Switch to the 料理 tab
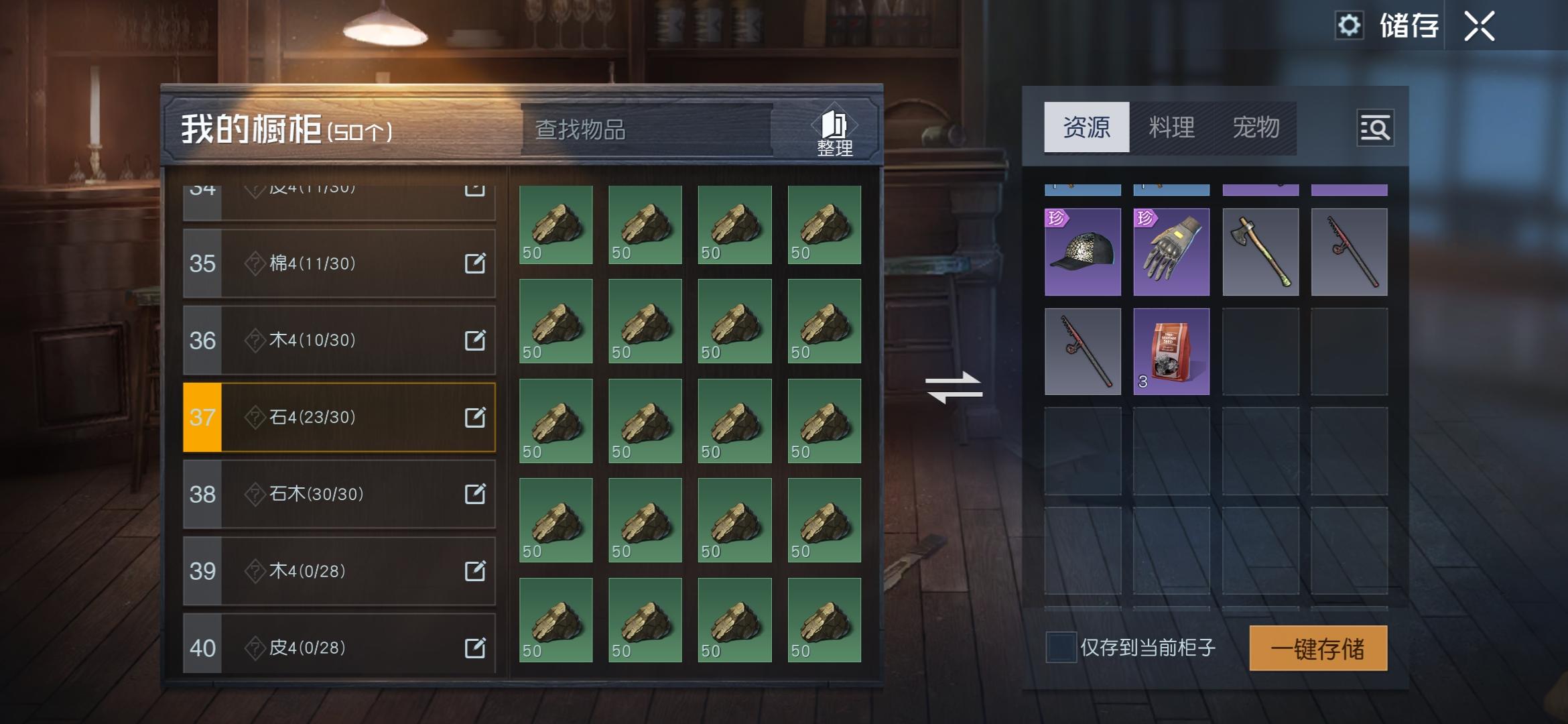Image resolution: width=1568 pixels, height=724 pixels. click(1172, 128)
